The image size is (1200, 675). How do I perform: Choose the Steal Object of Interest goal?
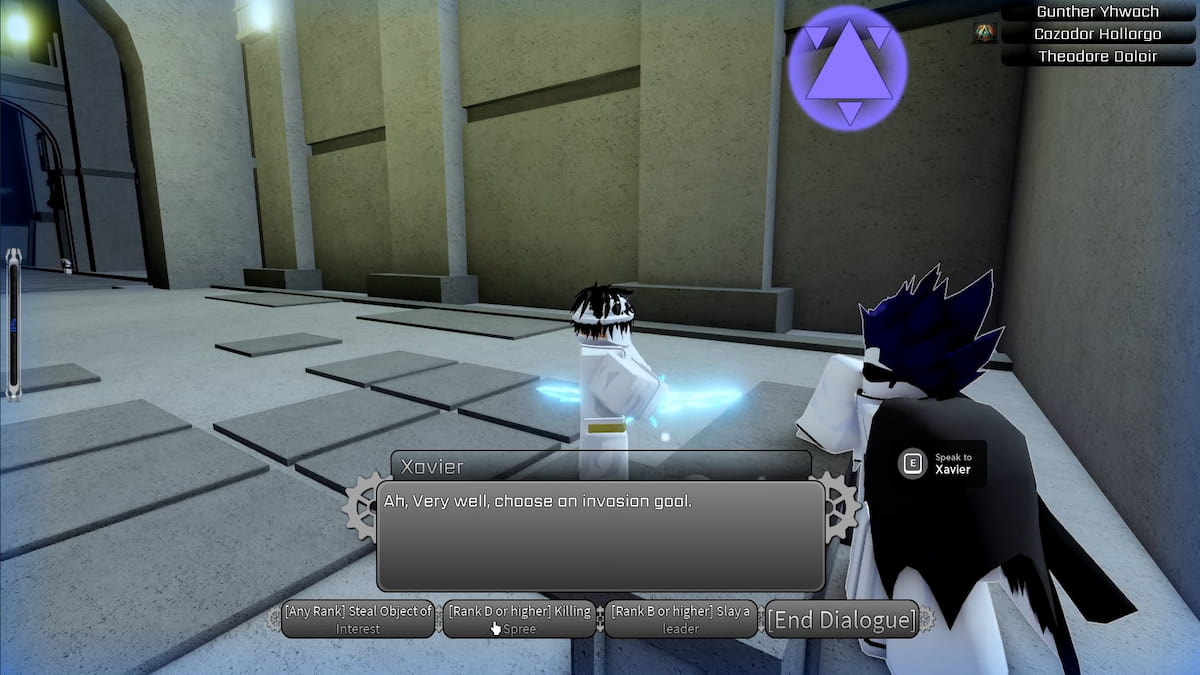tap(358, 620)
